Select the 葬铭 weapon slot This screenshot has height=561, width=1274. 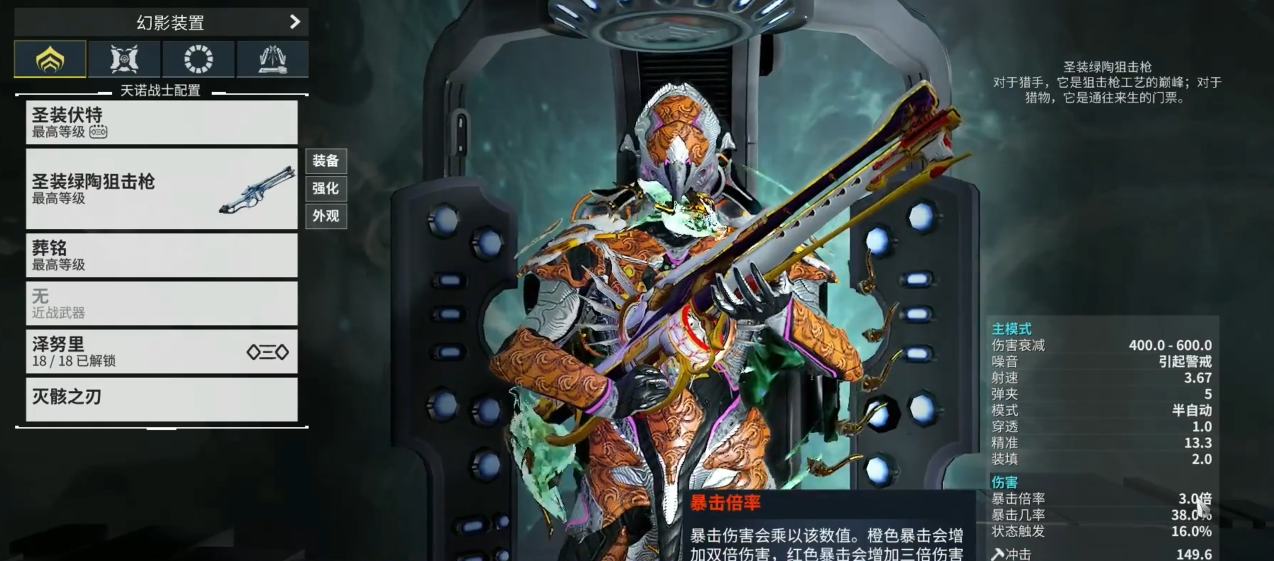coord(162,255)
